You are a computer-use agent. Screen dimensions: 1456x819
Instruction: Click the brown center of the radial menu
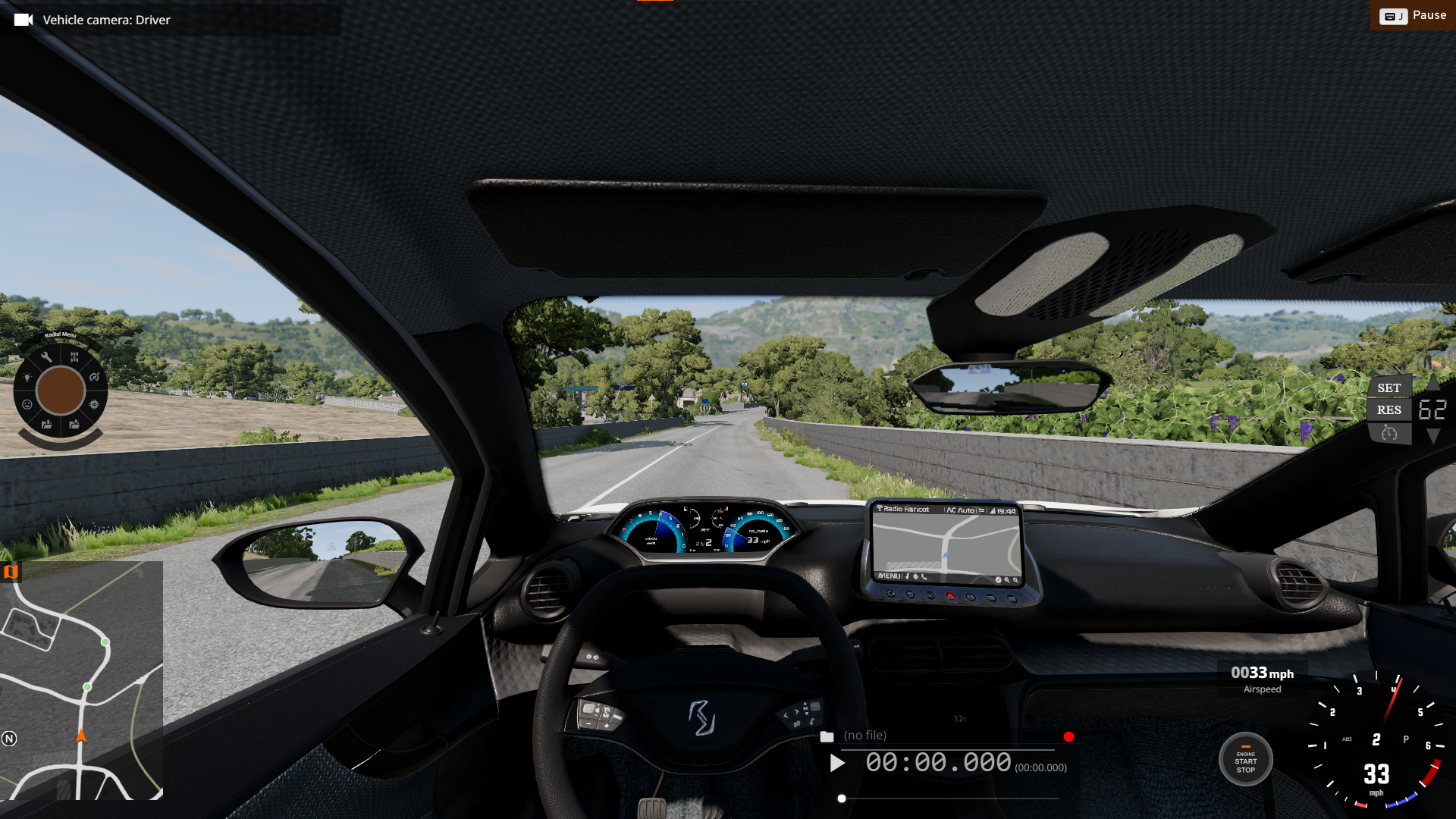[61, 391]
